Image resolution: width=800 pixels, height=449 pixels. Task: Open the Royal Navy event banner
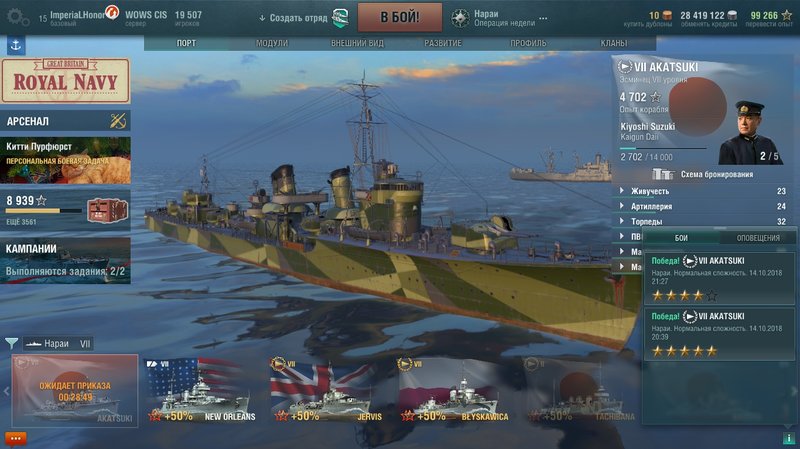[65, 80]
